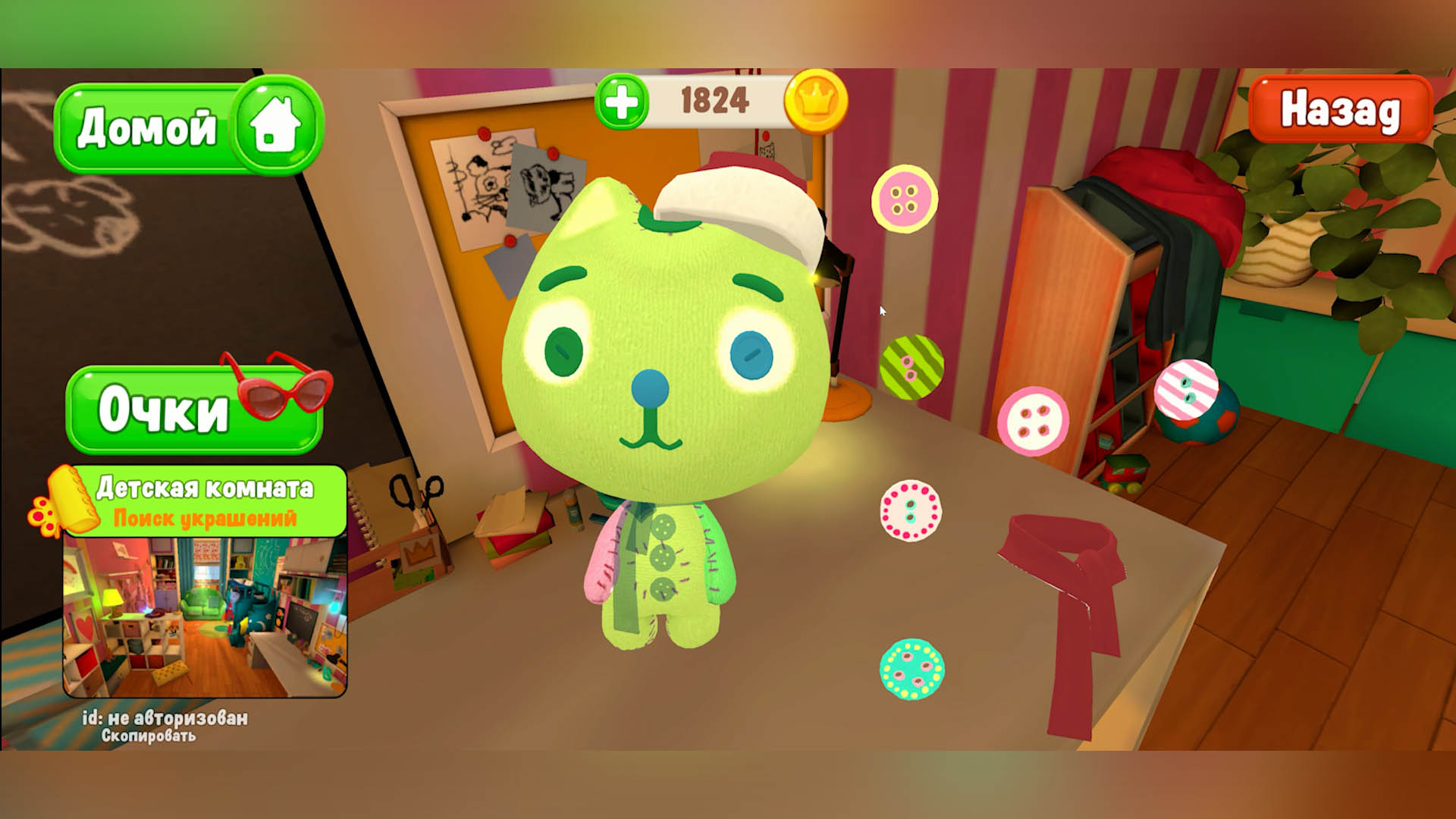Click Скопировать to copy the player id
Screen dimensions: 1456x819
(x=150, y=736)
